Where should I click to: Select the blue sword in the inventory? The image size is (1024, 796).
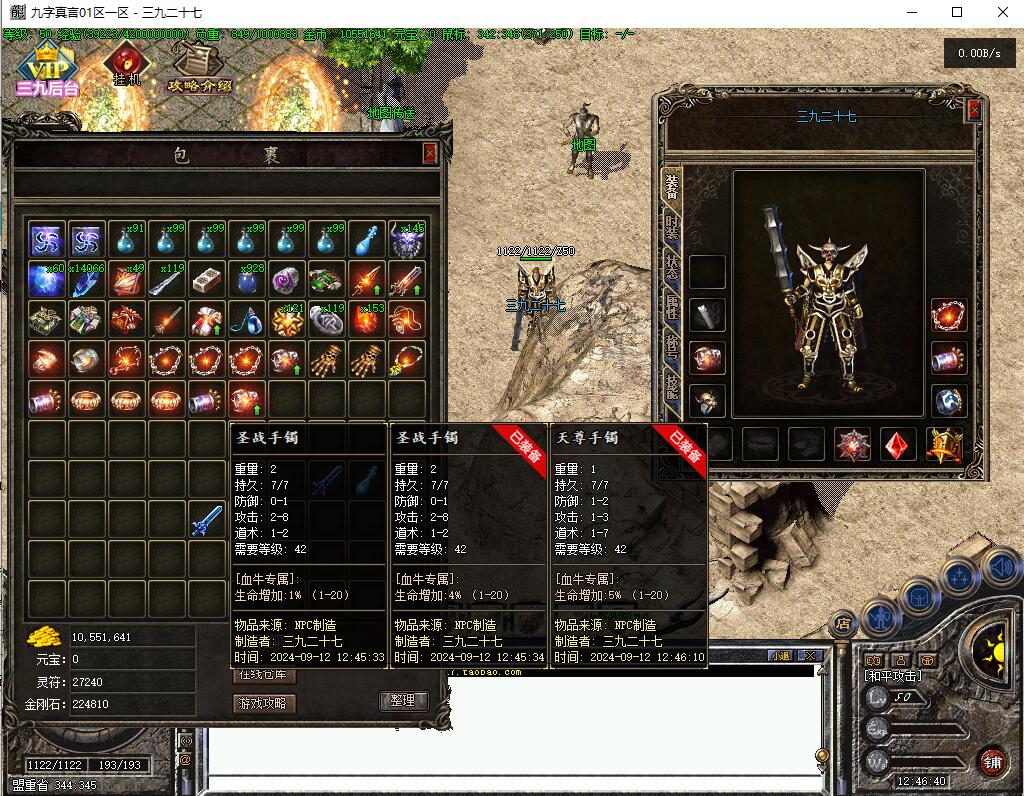(x=207, y=519)
